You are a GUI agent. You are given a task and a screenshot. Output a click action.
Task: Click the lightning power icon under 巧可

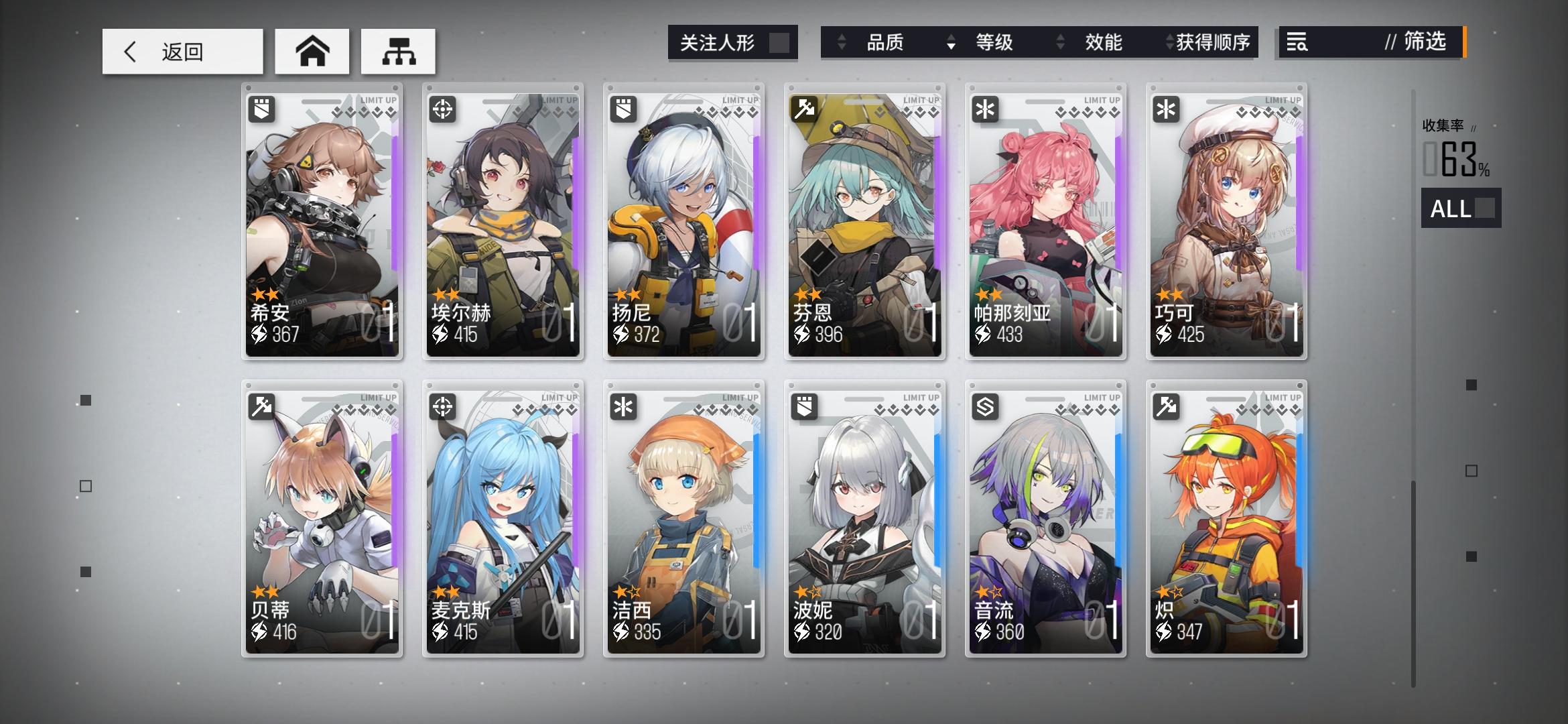click(1165, 333)
